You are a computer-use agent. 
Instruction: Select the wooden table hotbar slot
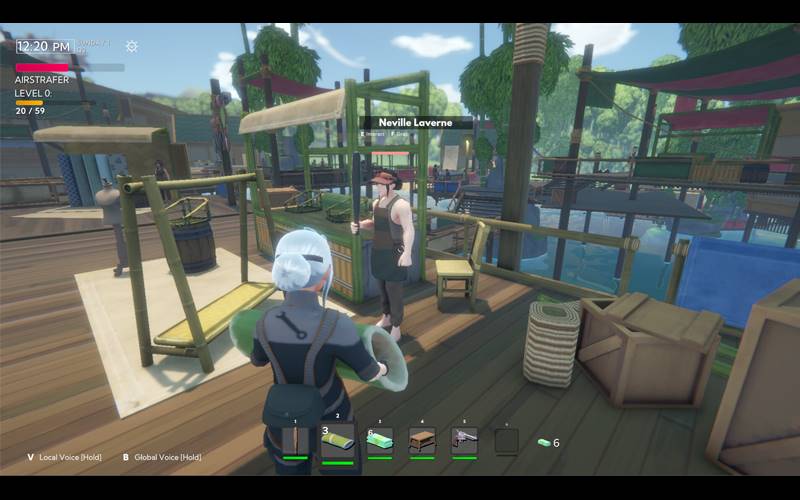coord(422,440)
